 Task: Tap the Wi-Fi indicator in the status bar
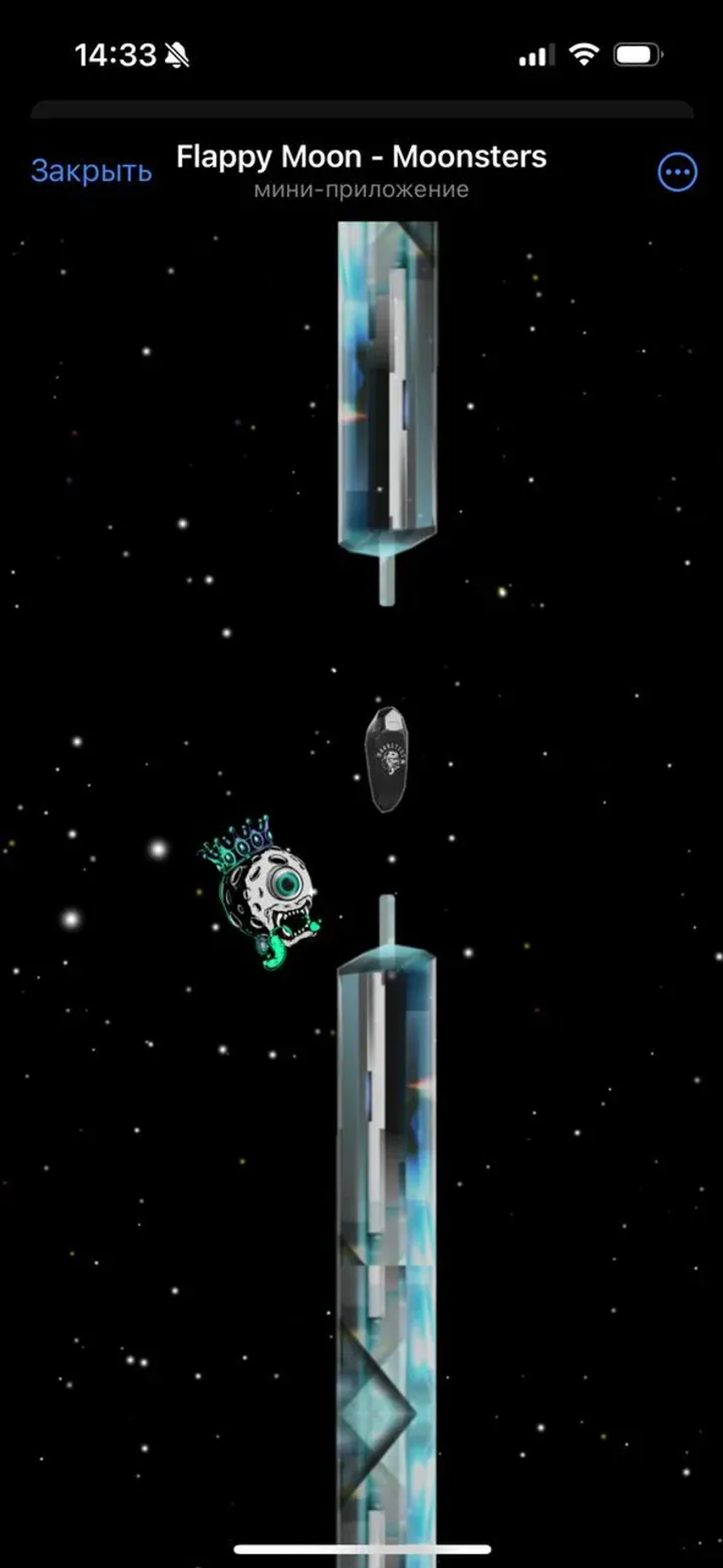pos(582,55)
